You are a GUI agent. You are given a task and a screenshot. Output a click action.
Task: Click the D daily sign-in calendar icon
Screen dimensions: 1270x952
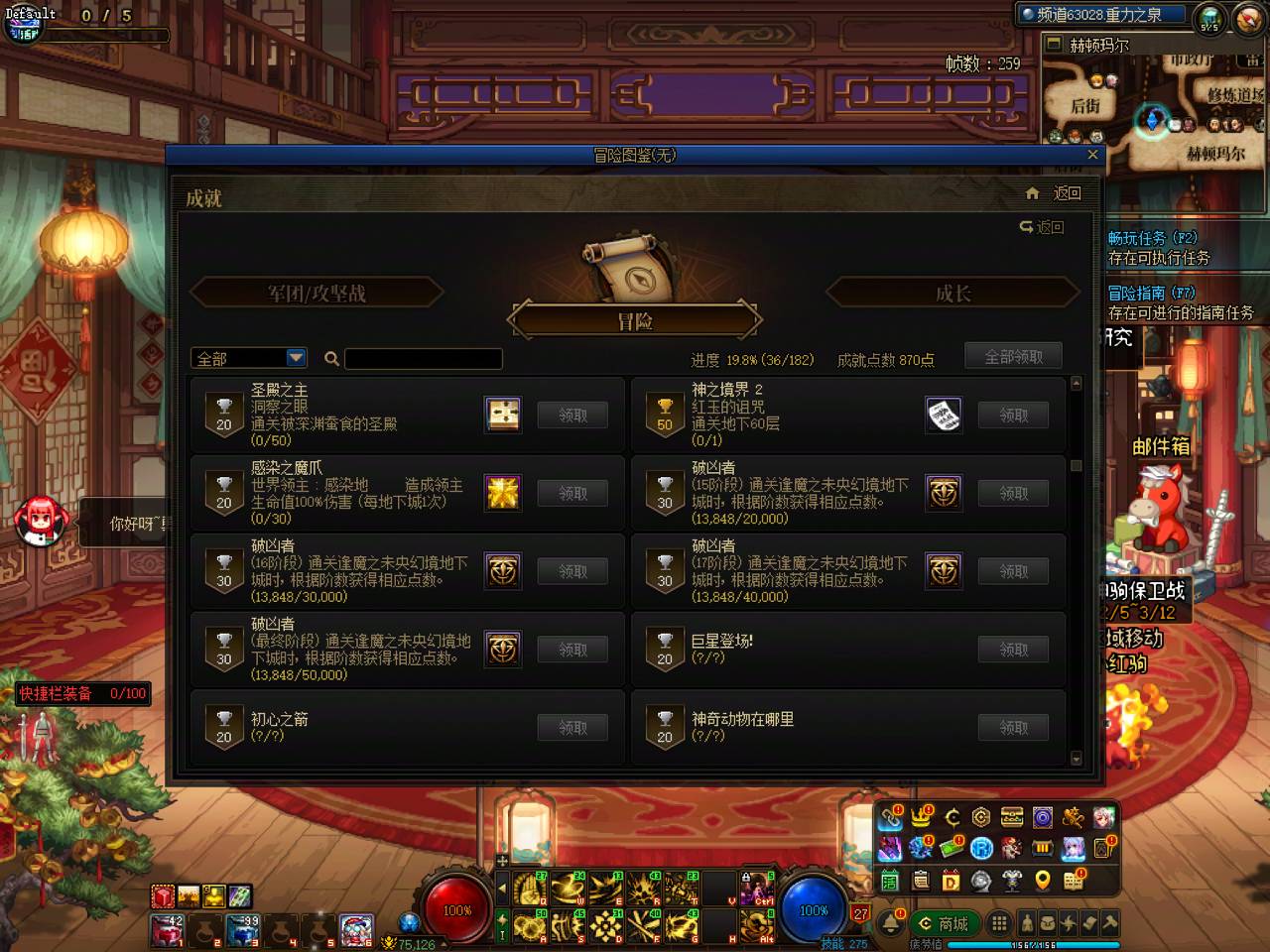coord(950,881)
